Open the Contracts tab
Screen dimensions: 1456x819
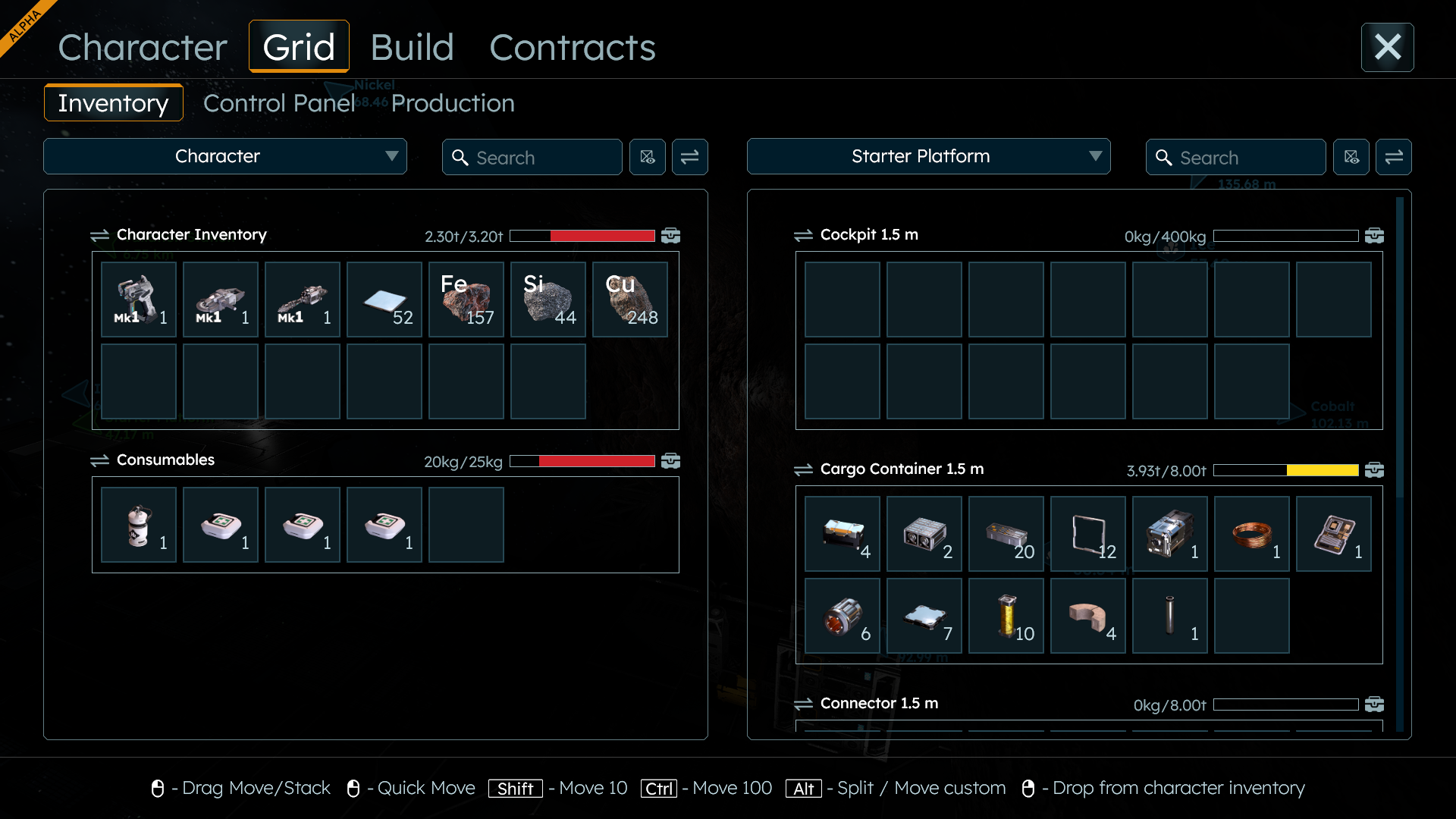tap(573, 47)
